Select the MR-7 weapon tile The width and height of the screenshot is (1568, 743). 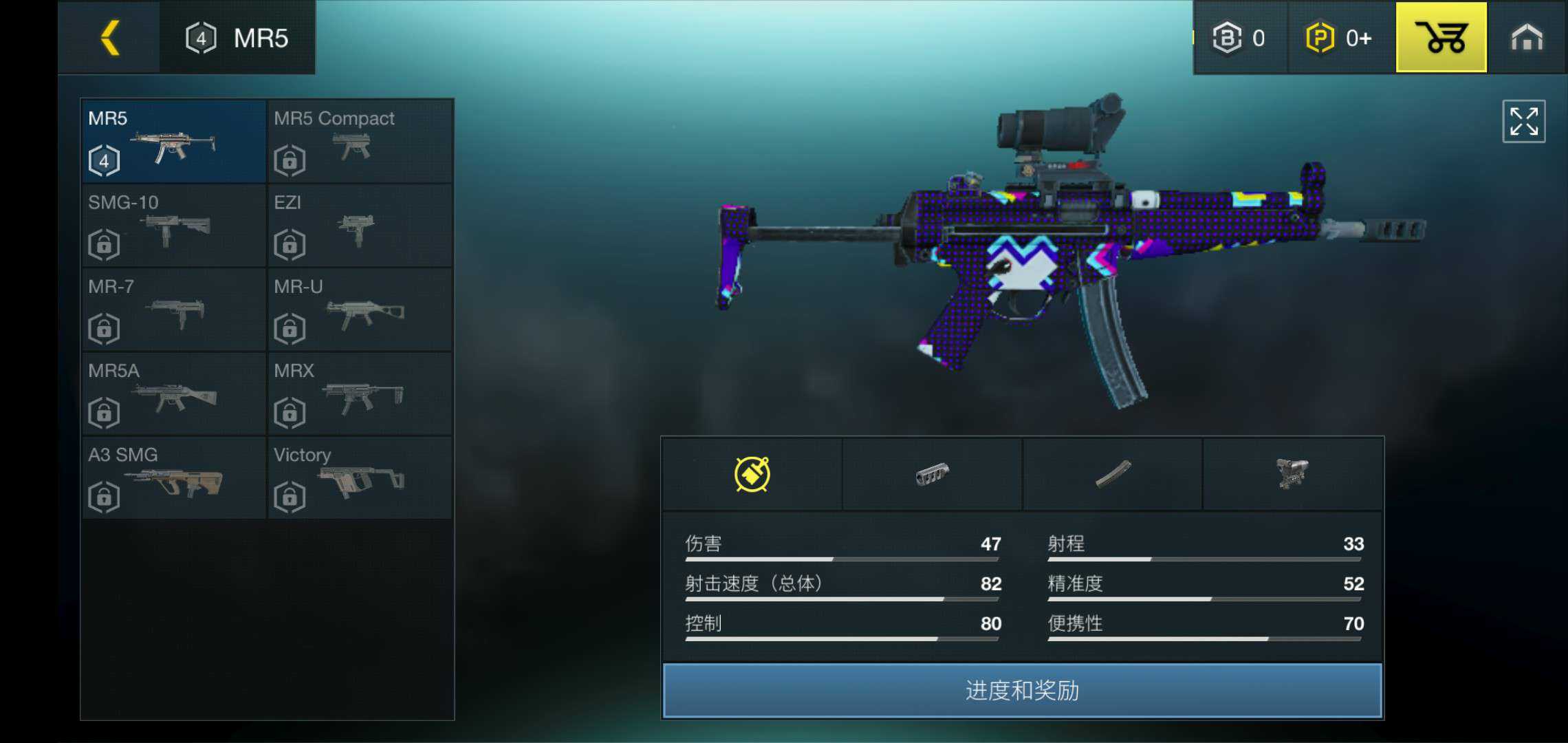173,310
